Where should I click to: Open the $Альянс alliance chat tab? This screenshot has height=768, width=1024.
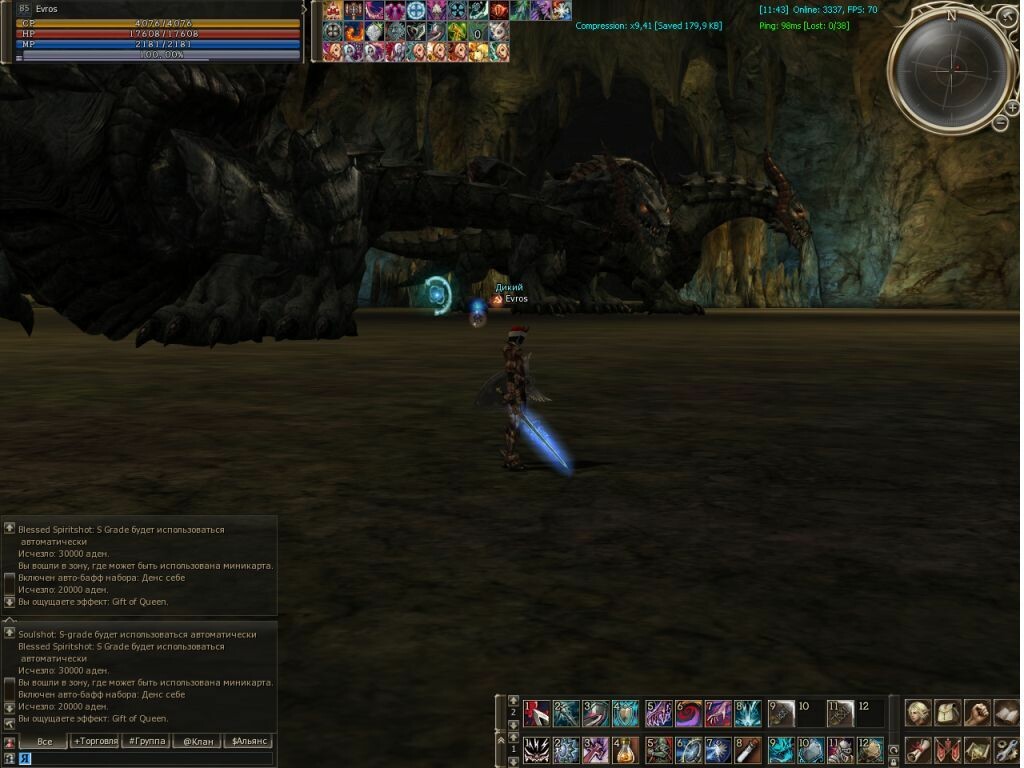247,741
